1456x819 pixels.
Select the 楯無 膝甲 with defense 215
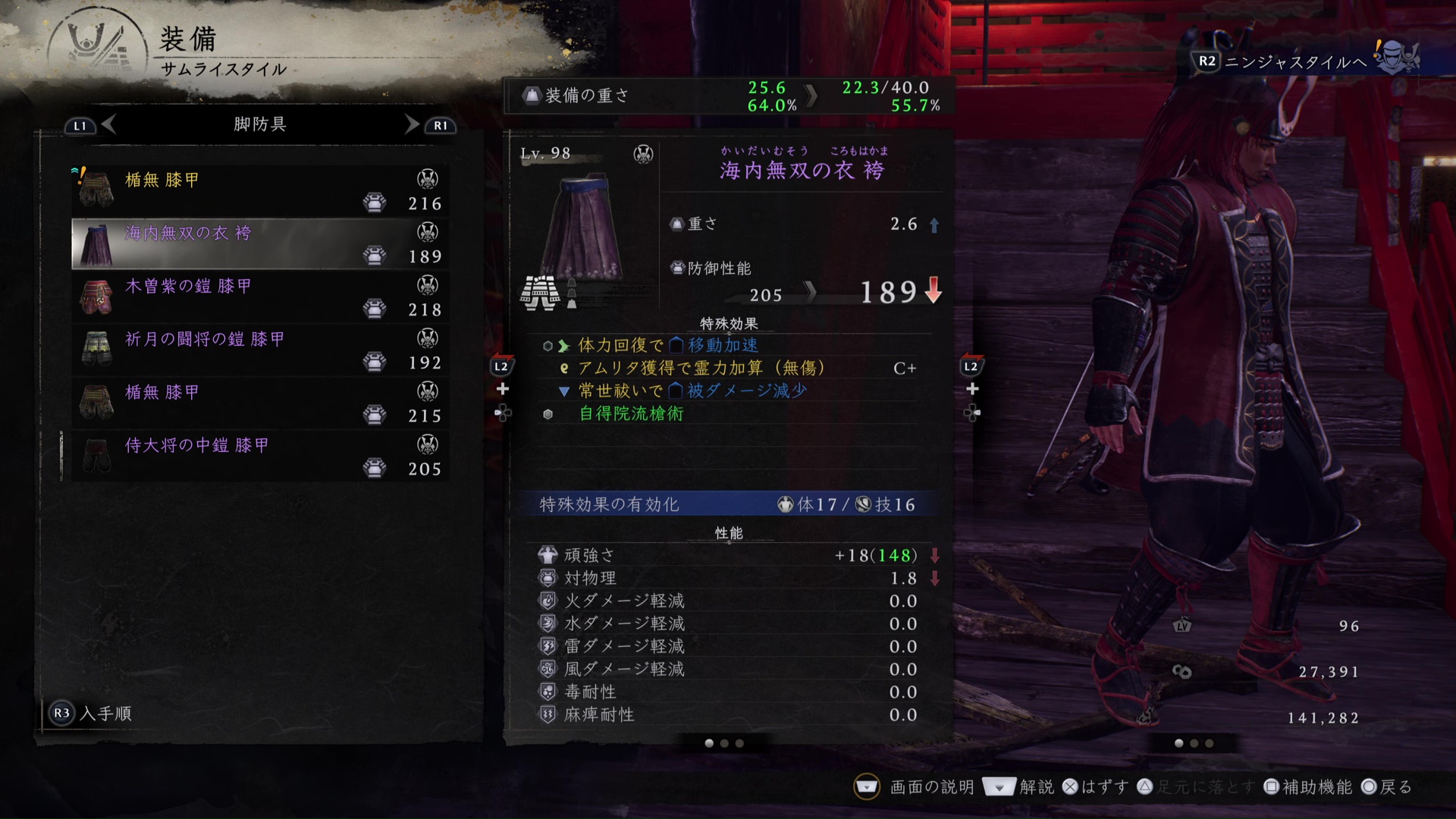pos(259,403)
